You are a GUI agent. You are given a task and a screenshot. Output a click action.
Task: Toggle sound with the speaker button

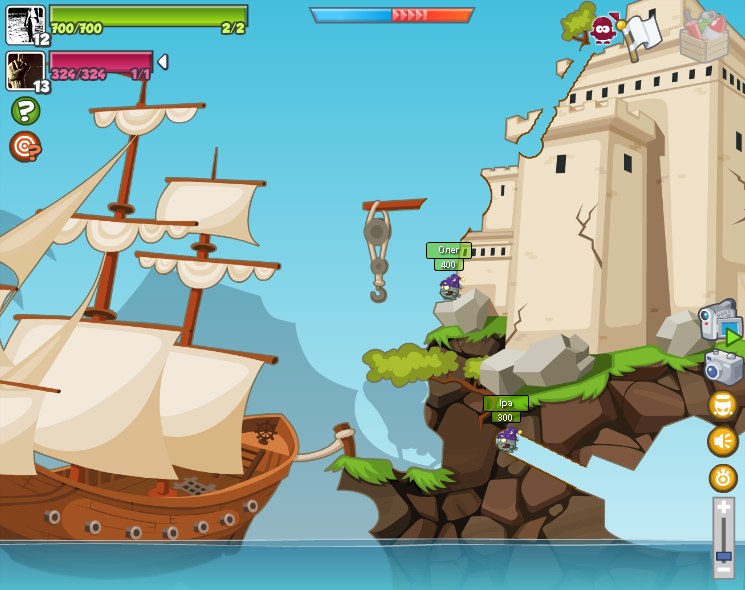point(723,441)
